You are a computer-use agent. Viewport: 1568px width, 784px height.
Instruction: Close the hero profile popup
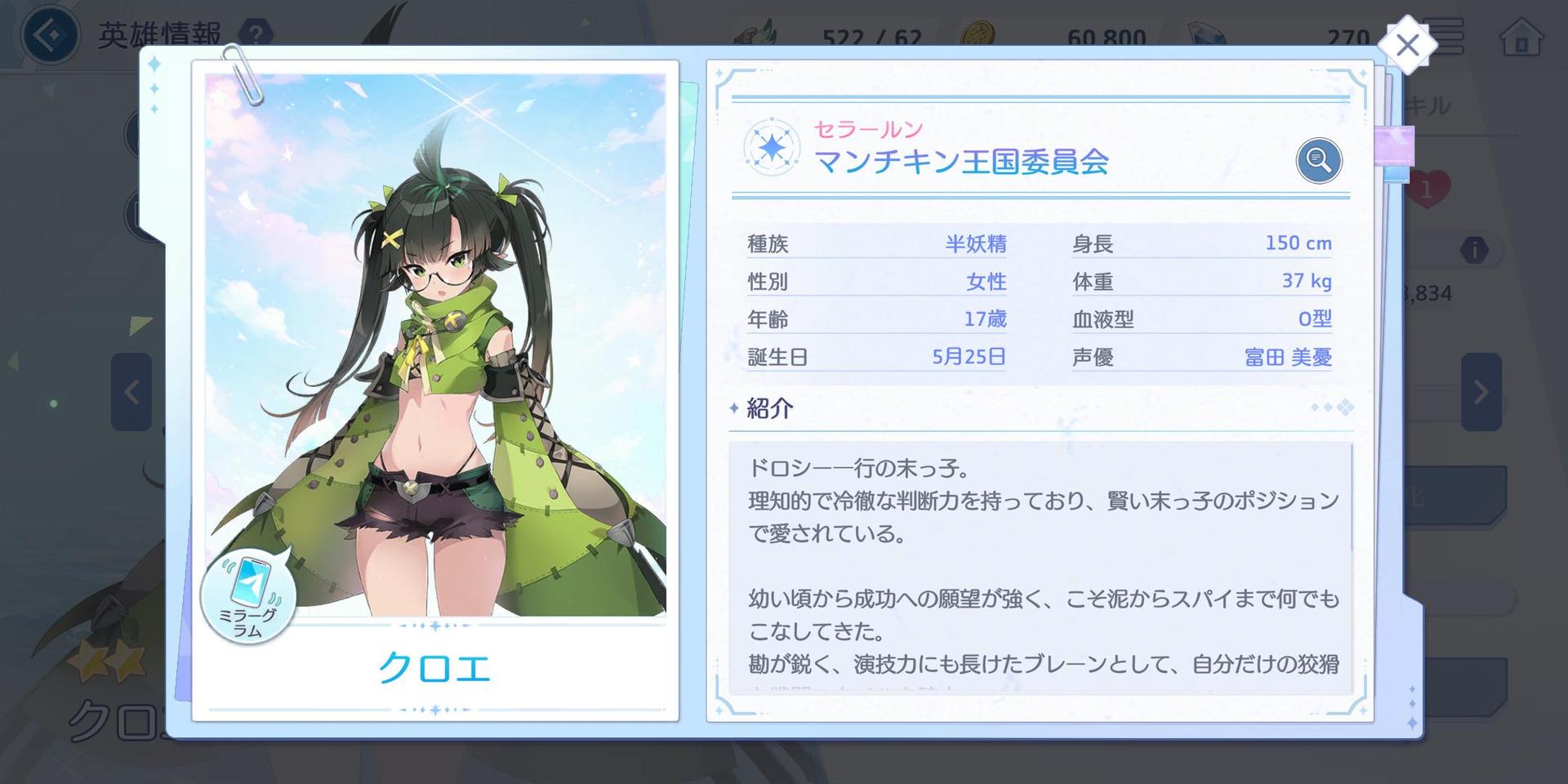[x=1407, y=46]
